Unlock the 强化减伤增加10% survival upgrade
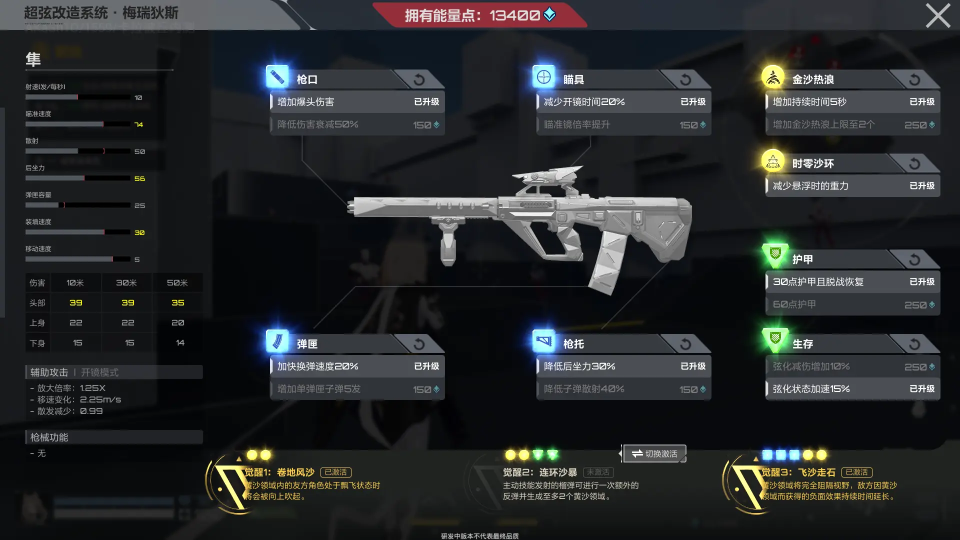 tap(852, 367)
